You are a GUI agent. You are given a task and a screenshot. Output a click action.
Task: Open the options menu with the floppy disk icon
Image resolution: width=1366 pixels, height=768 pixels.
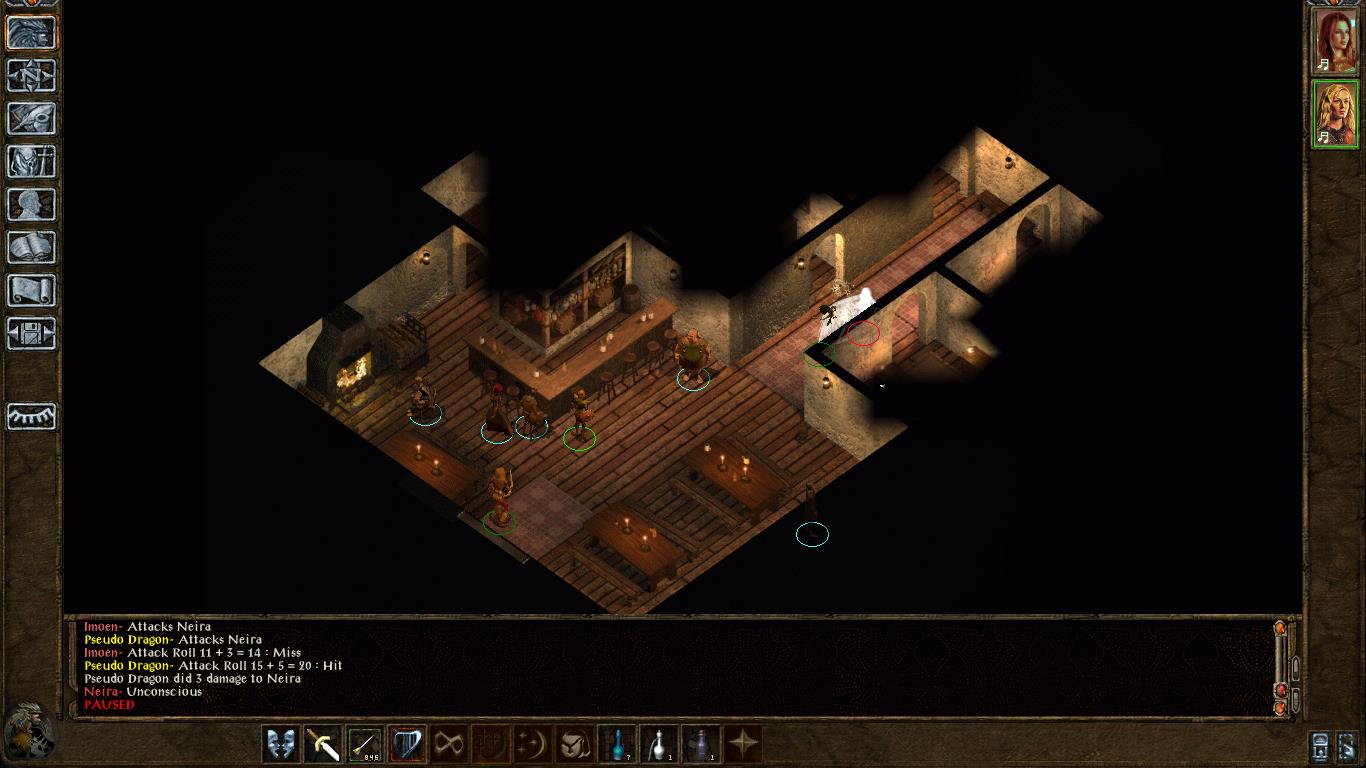click(x=32, y=333)
